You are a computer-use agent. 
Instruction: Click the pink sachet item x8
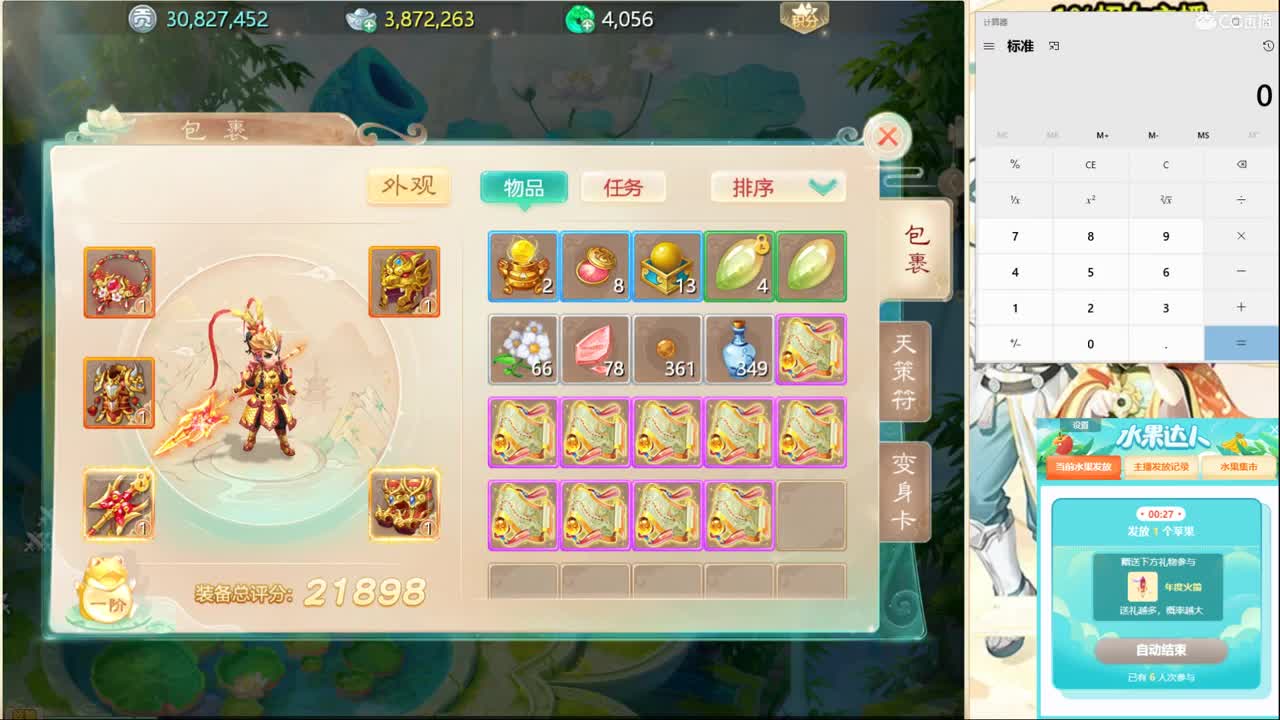click(x=595, y=265)
